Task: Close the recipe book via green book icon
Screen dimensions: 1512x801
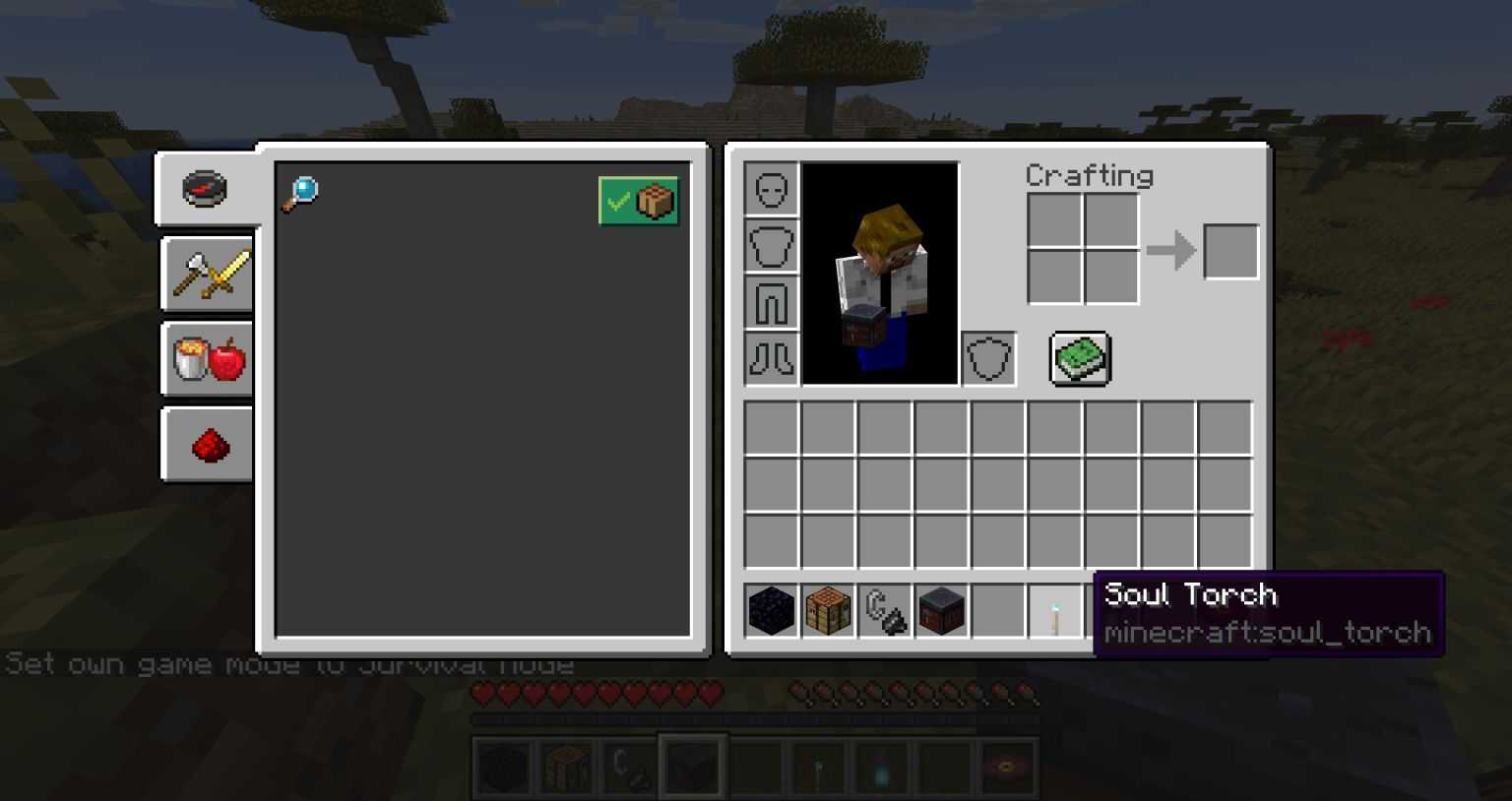Action: (1079, 358)
